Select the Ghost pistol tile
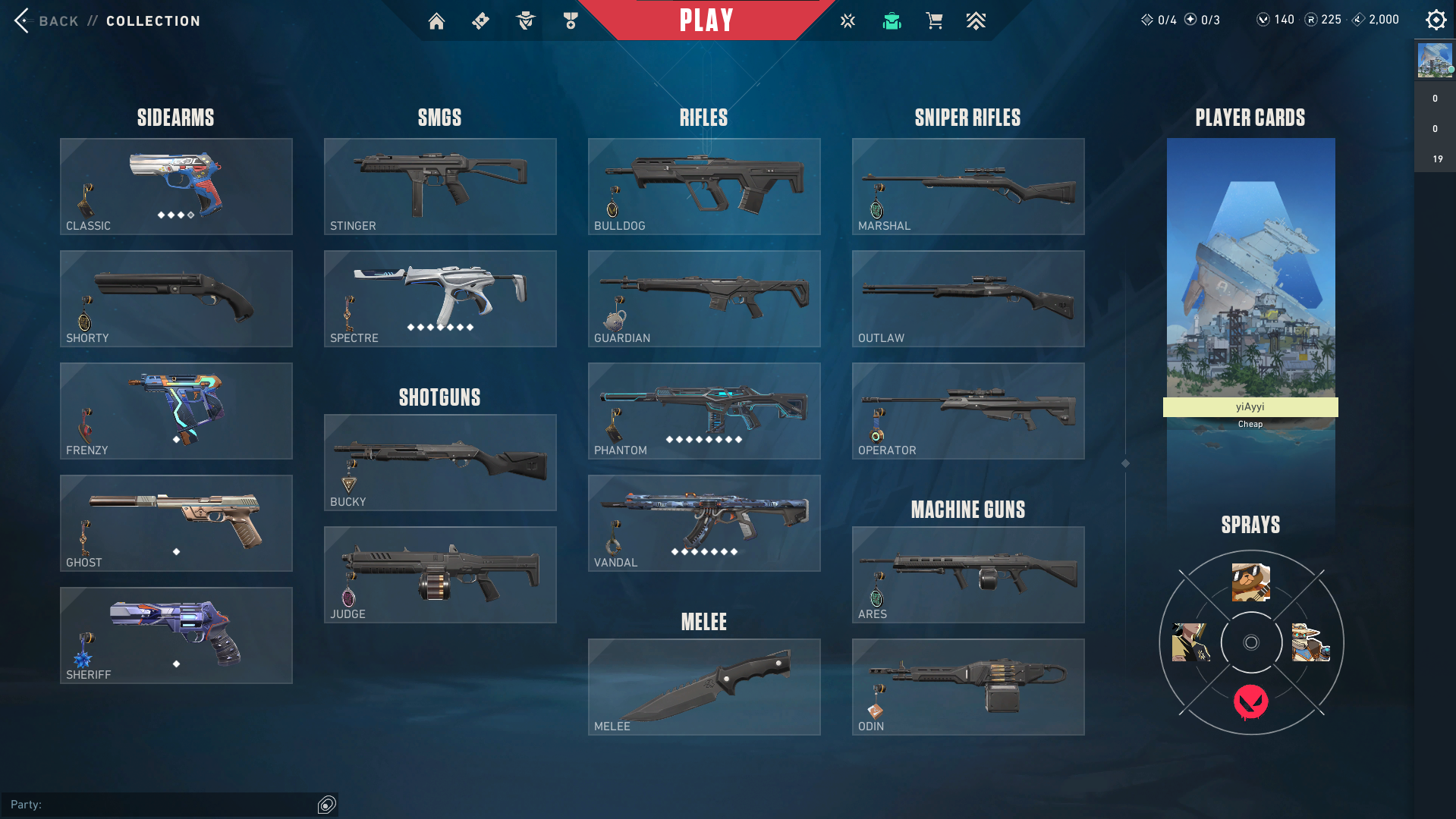 coord(176,523)
